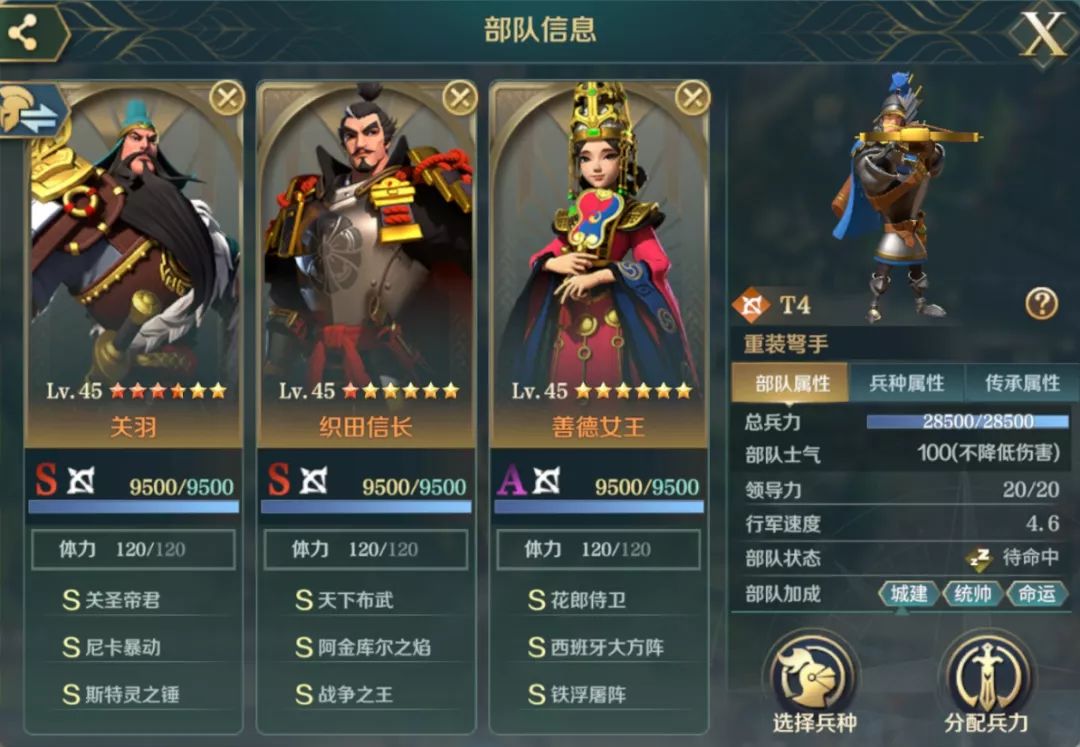Remove 关羽 from the squad

click(227, 98)
